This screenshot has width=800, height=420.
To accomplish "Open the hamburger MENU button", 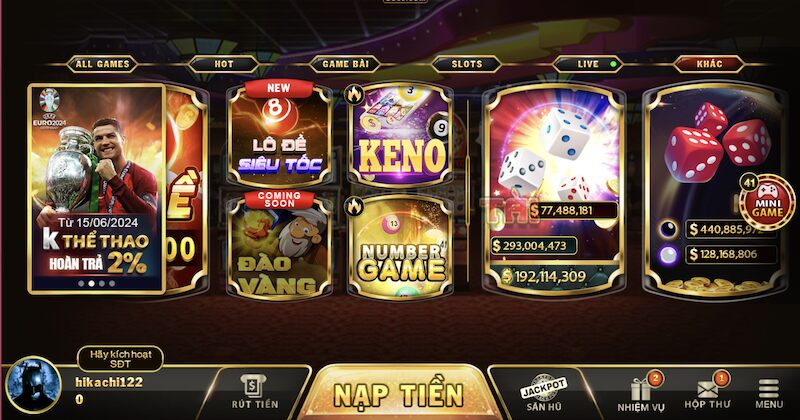I will (x=769, y=393).
